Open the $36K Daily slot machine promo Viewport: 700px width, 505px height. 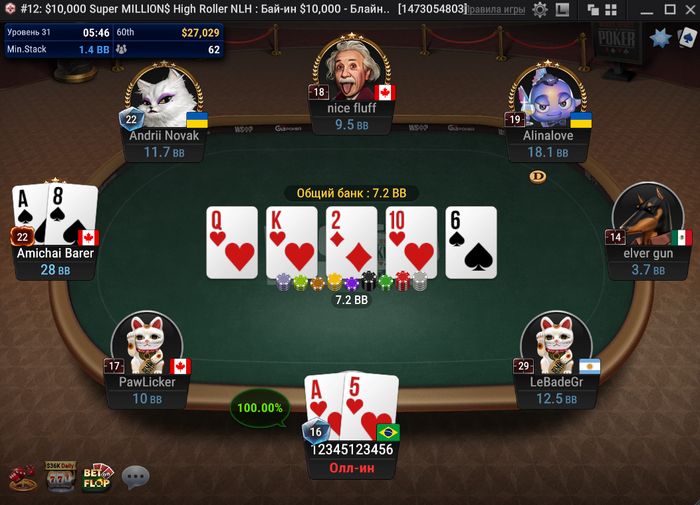pos(60,477)
